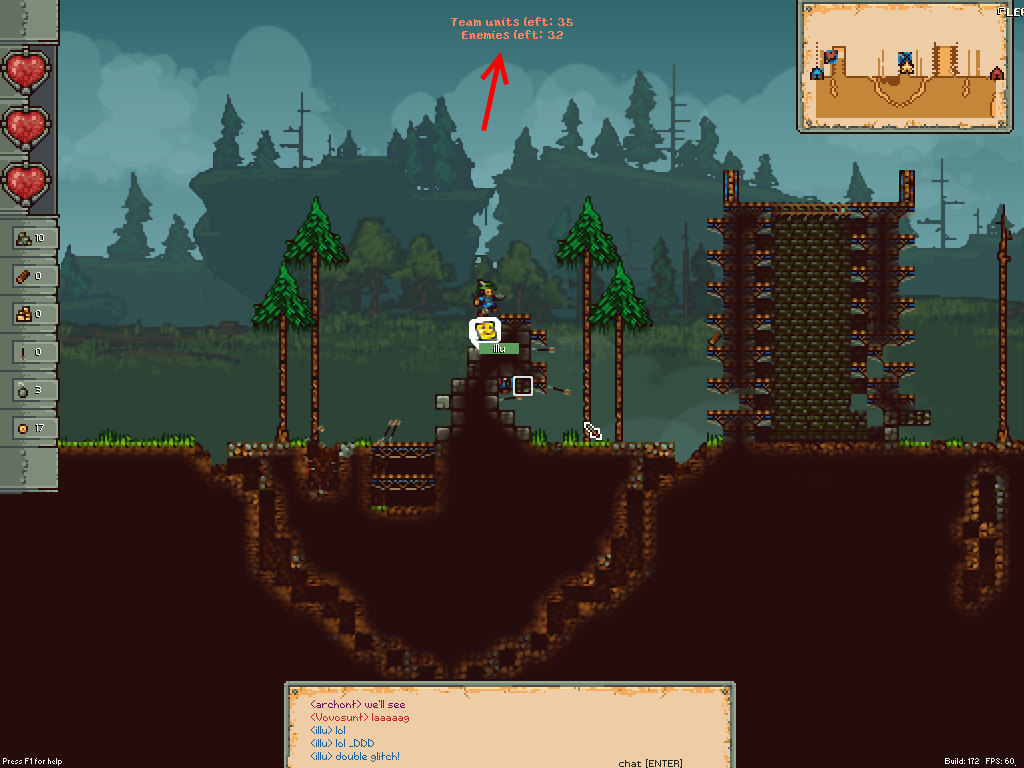1024x768 pixels.
Task: Select the coin count slot
Action: (x=28, y=428)
